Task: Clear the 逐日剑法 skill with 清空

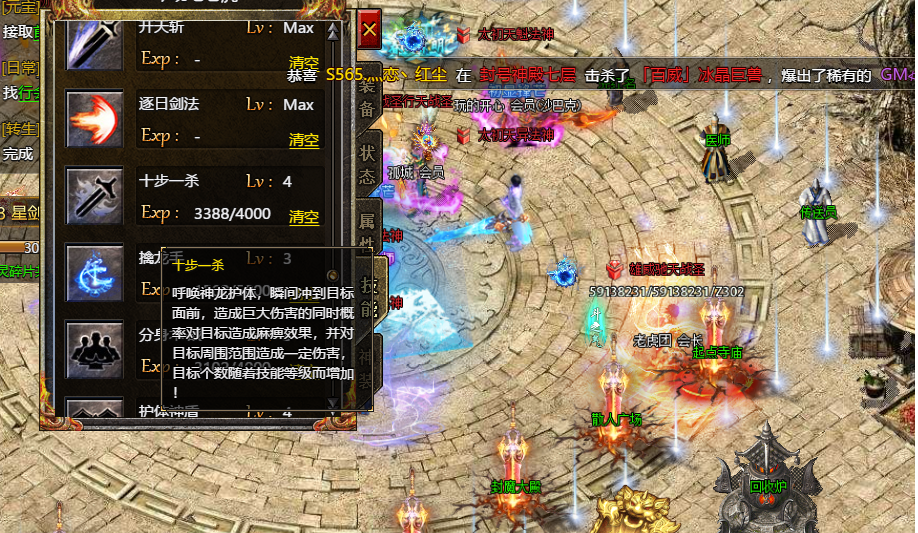Action: (x=304, y=139)
